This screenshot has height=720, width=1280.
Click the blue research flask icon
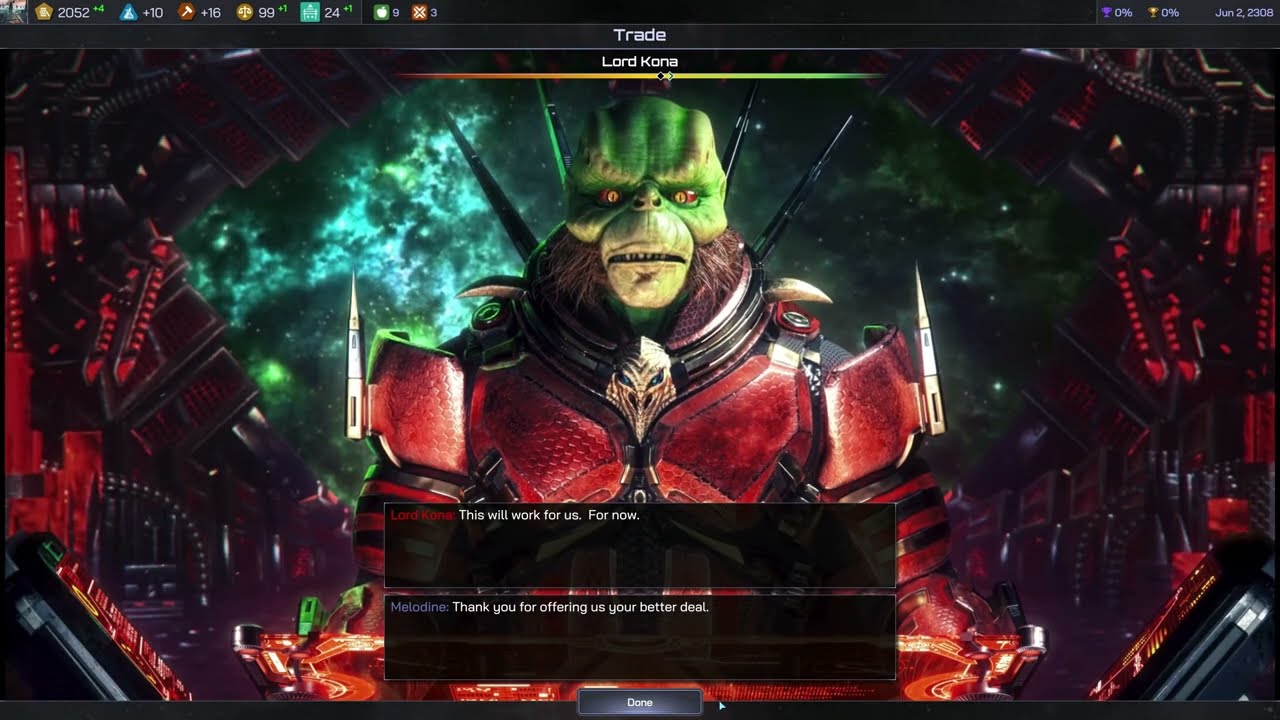pyautogui.click(x=128, y=12)
